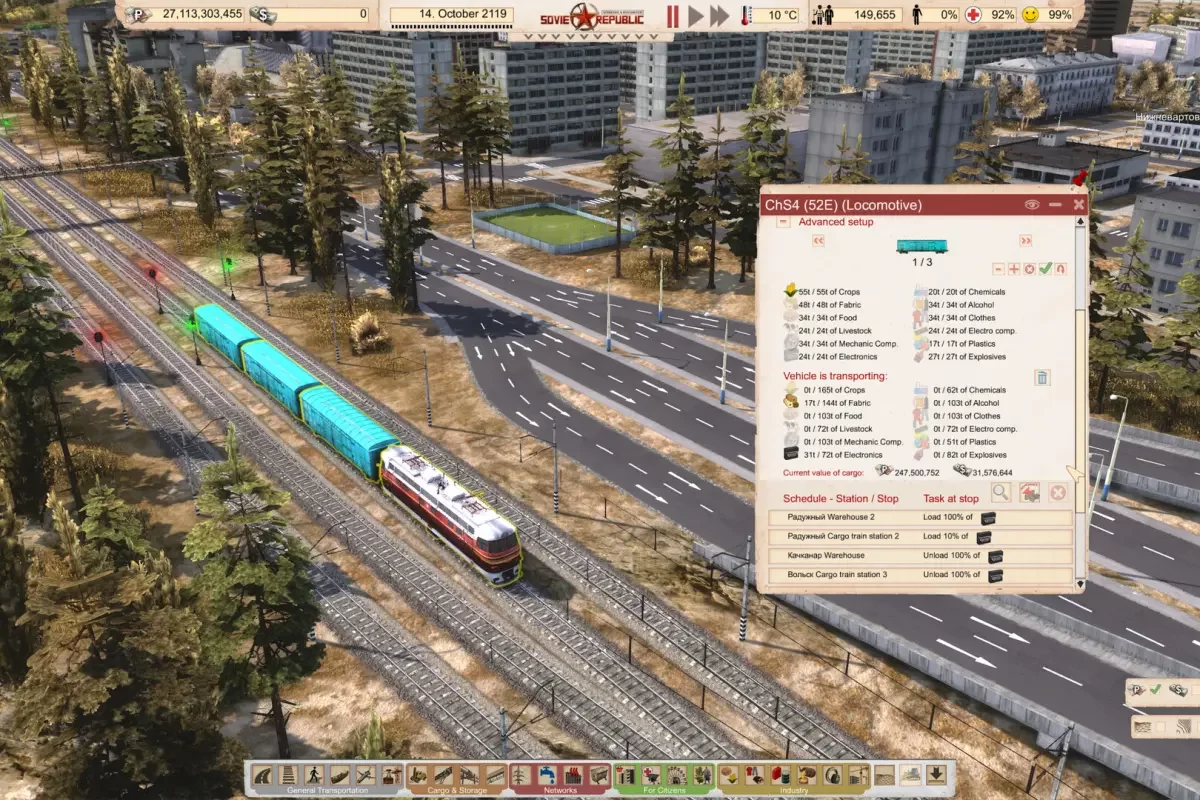Viewport: 1200px width, 800px height.
Task: Open the water network tap tool
Action: (547, 775)
